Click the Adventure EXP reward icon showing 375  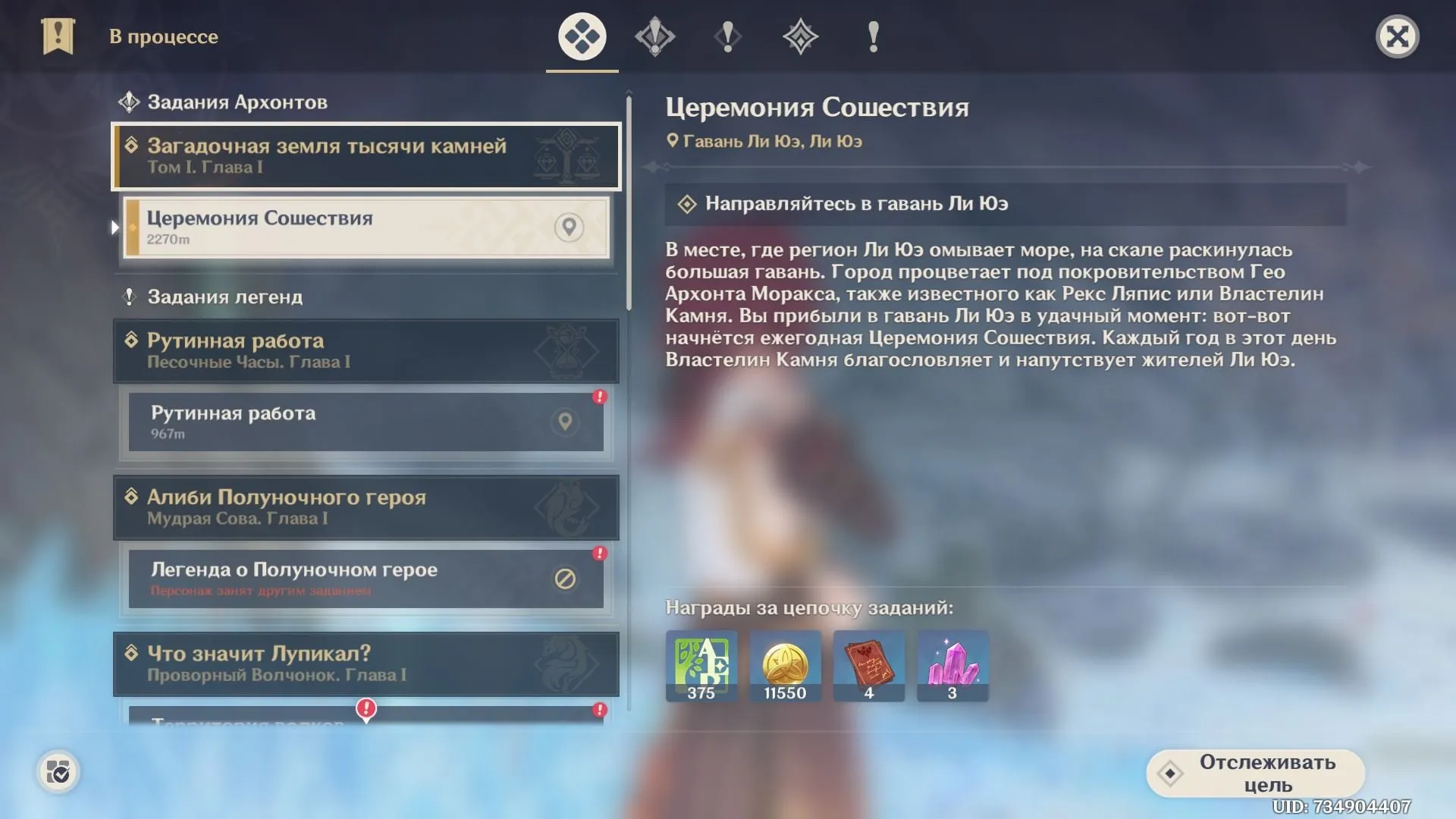[x=700, y=666]
